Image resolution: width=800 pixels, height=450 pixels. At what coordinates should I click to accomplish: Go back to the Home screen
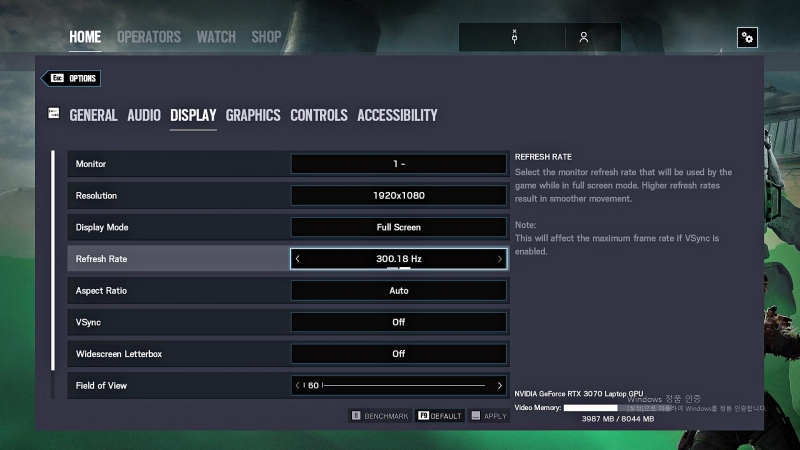85,37
